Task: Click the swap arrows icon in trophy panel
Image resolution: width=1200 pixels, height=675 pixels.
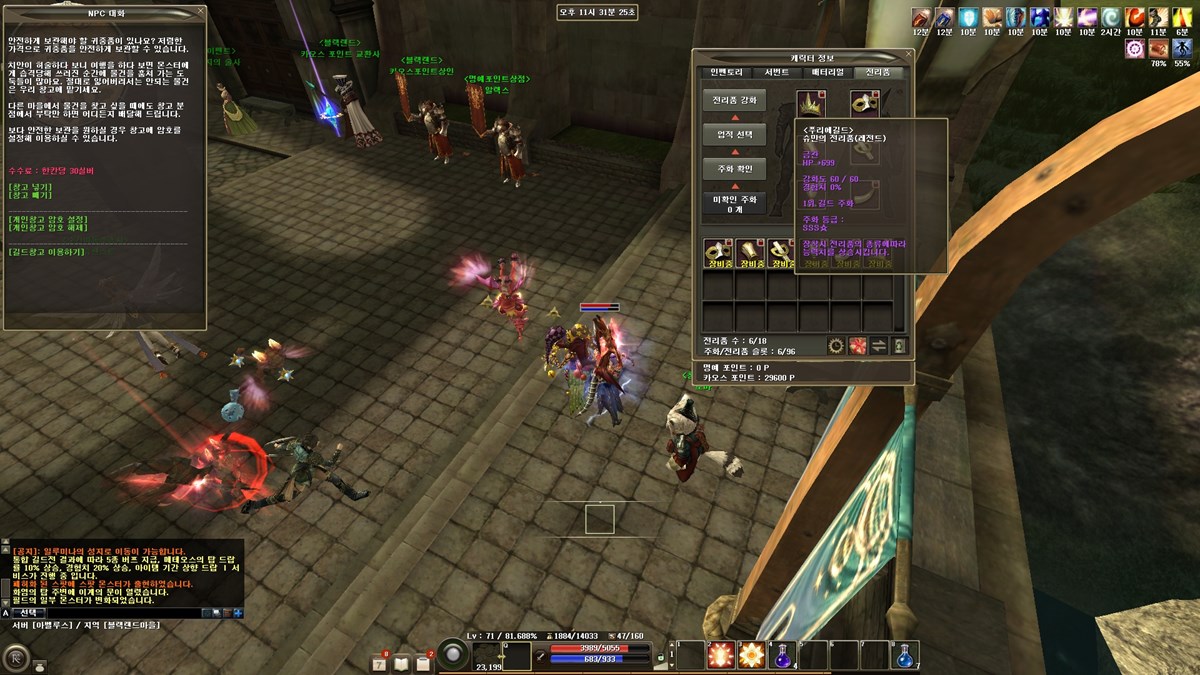Action: pyautogui.click(x=878, y=346)
